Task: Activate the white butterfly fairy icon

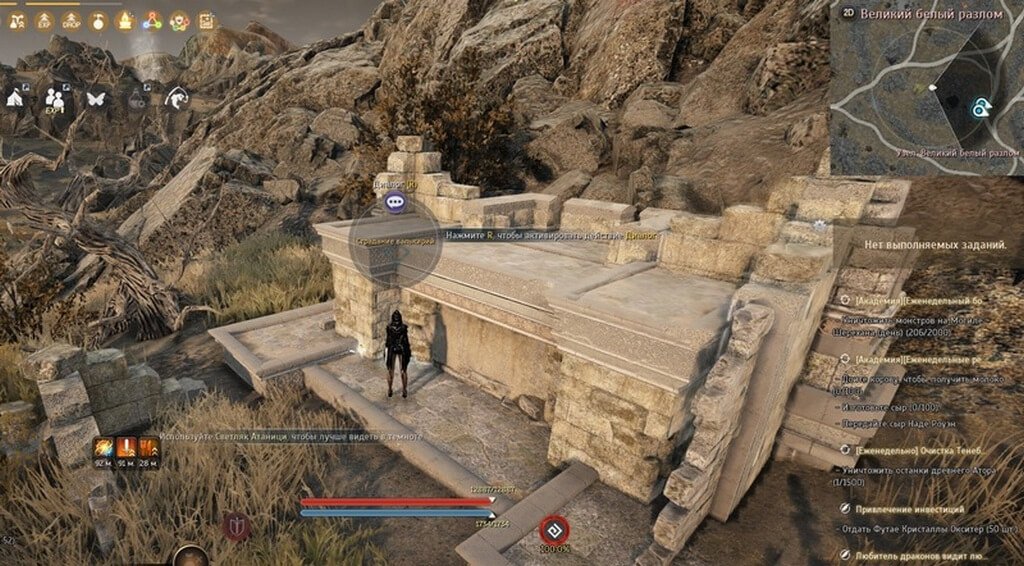Action: 97,98
